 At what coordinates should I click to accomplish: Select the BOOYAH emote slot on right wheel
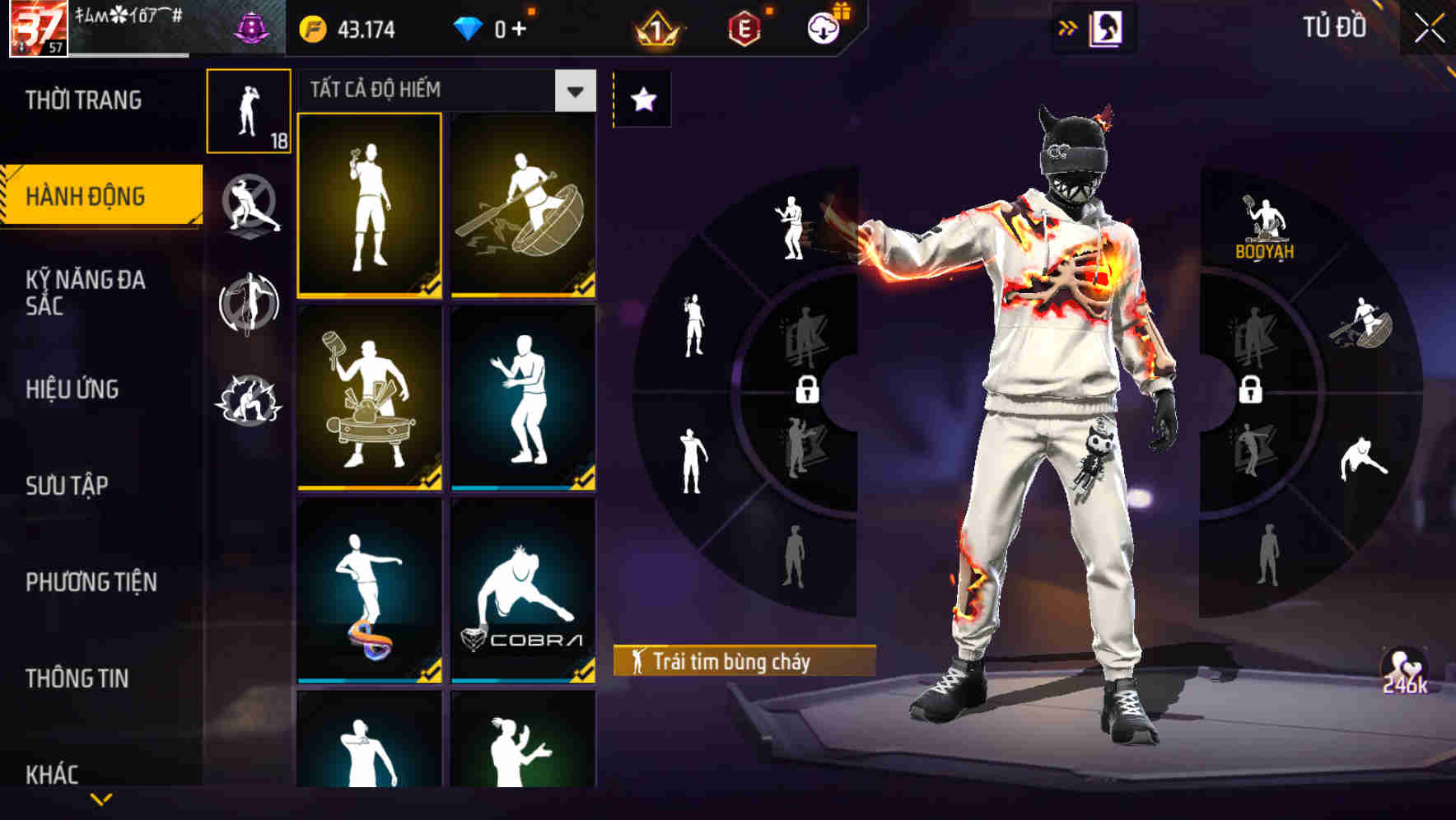coord(1263,222)
